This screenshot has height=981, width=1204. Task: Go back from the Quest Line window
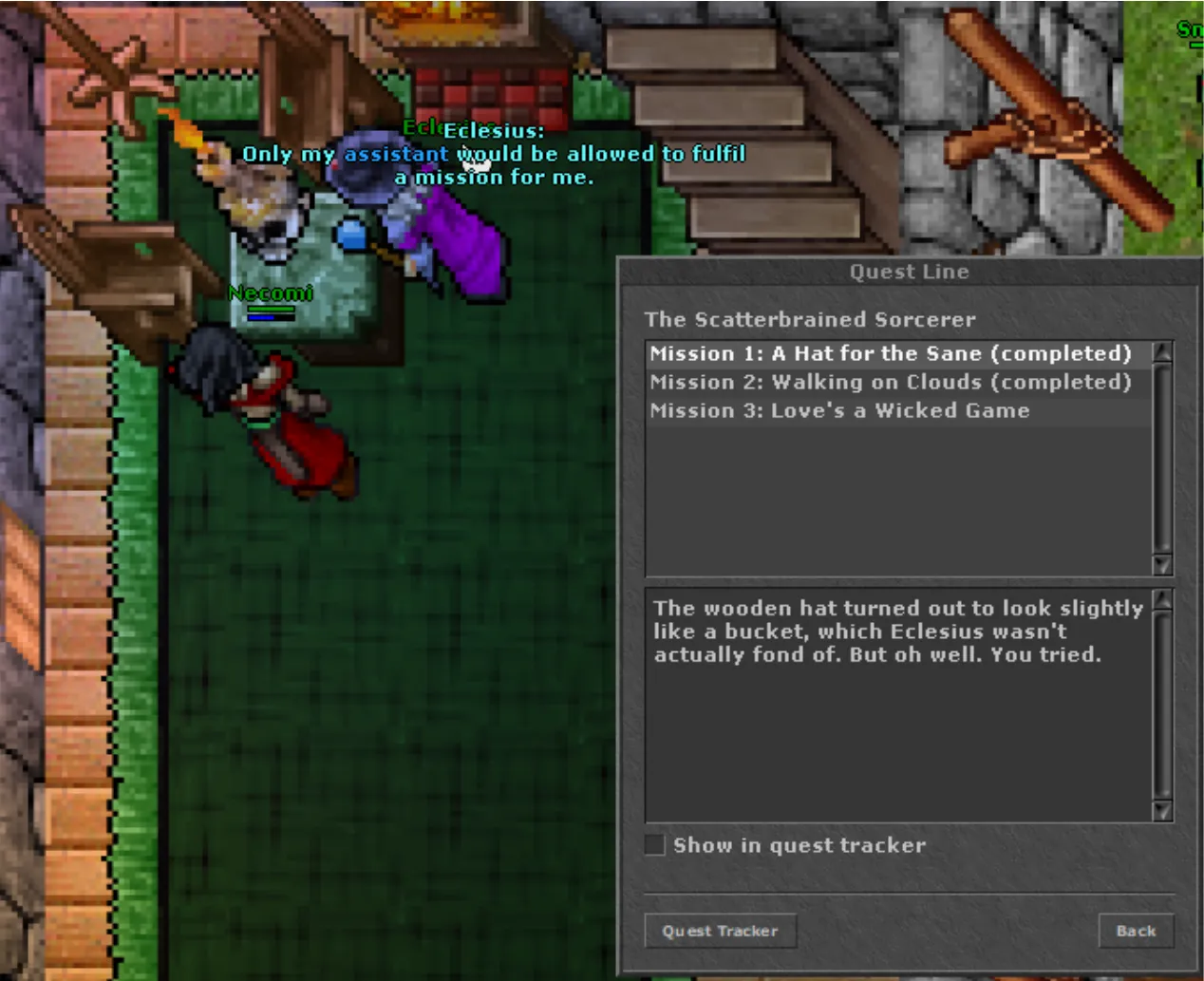pos(1136,931)
